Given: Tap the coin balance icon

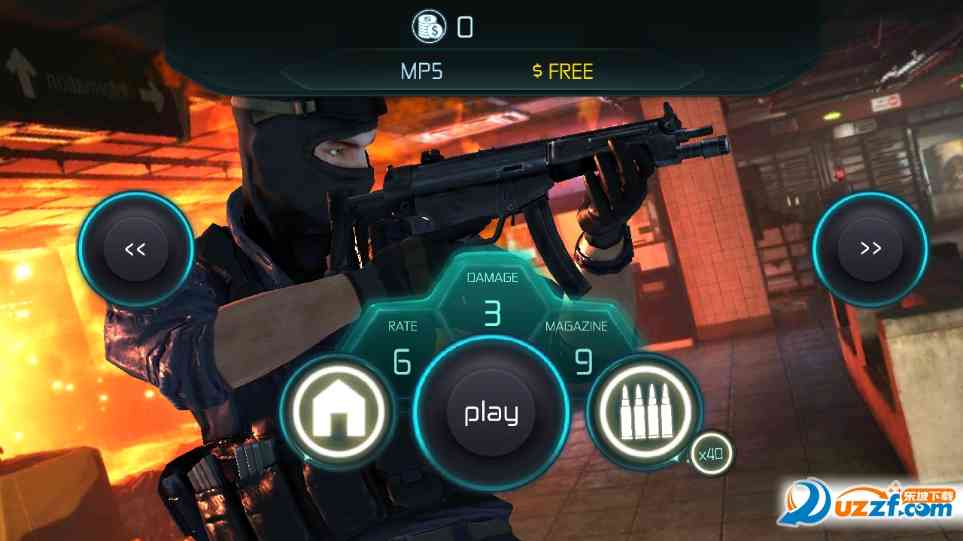Looking at the screenshot, I should pos(431,27).
